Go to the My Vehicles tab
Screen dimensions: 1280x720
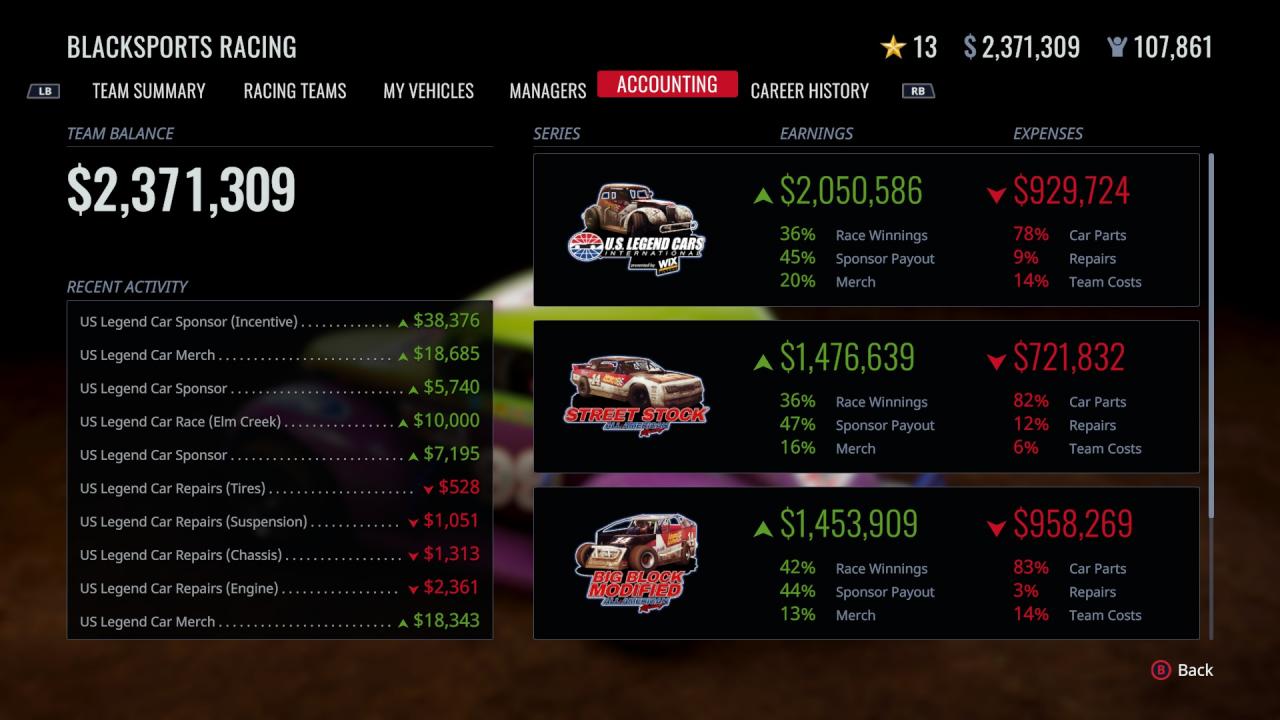[x=428, y=91]
